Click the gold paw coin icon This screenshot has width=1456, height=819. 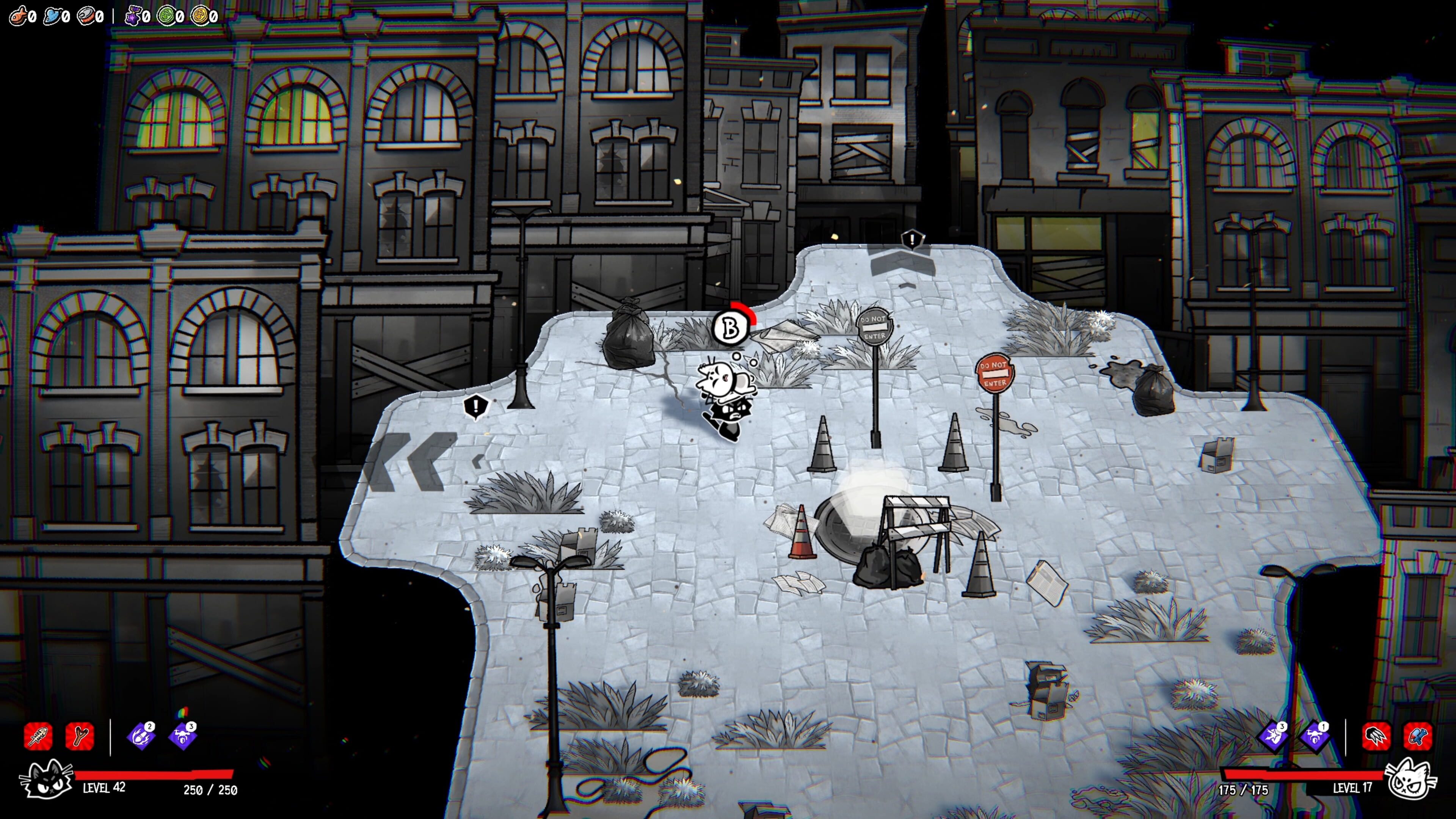(x=199, y=15)
